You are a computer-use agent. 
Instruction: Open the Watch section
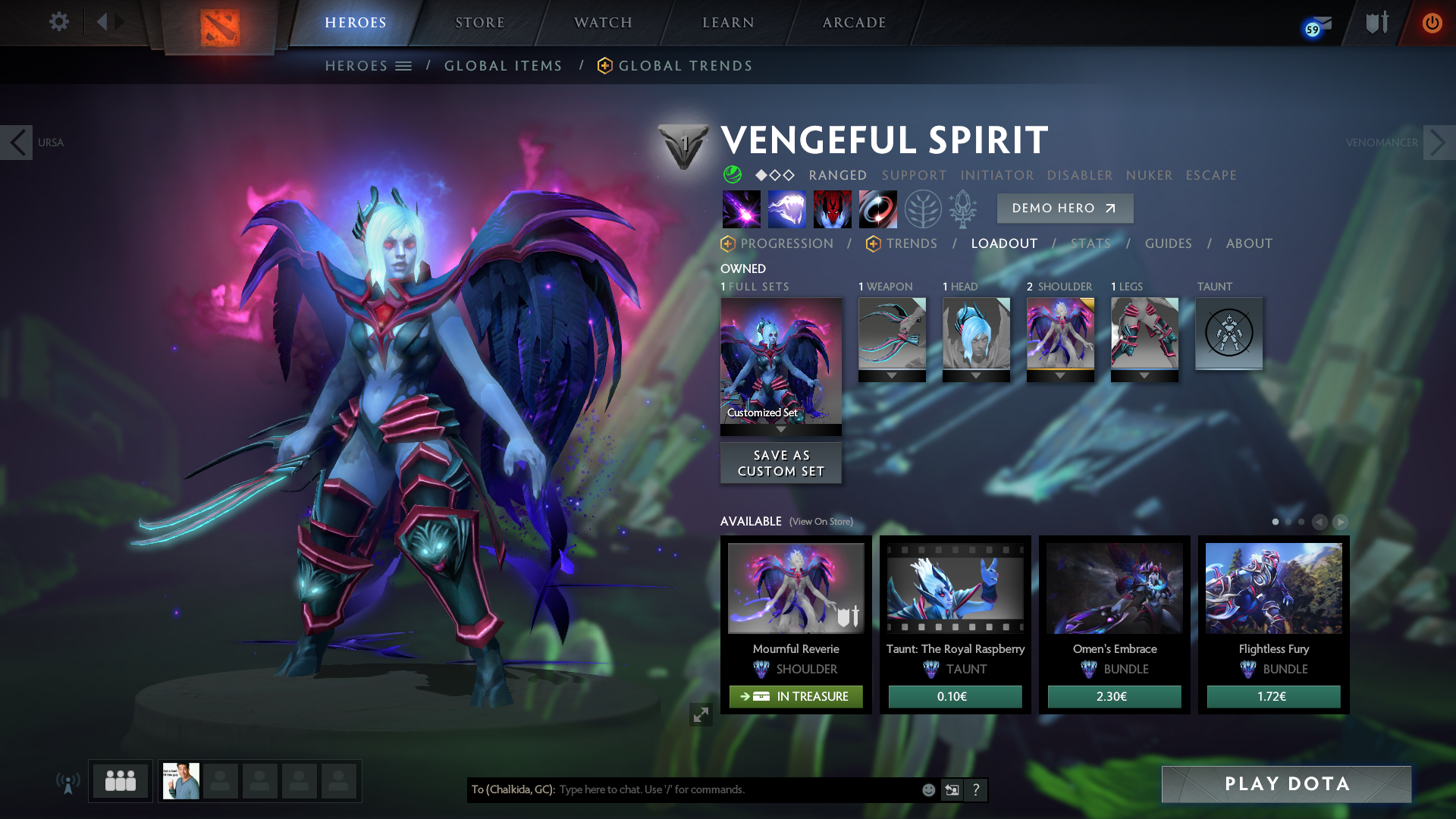tap(603, 23)
